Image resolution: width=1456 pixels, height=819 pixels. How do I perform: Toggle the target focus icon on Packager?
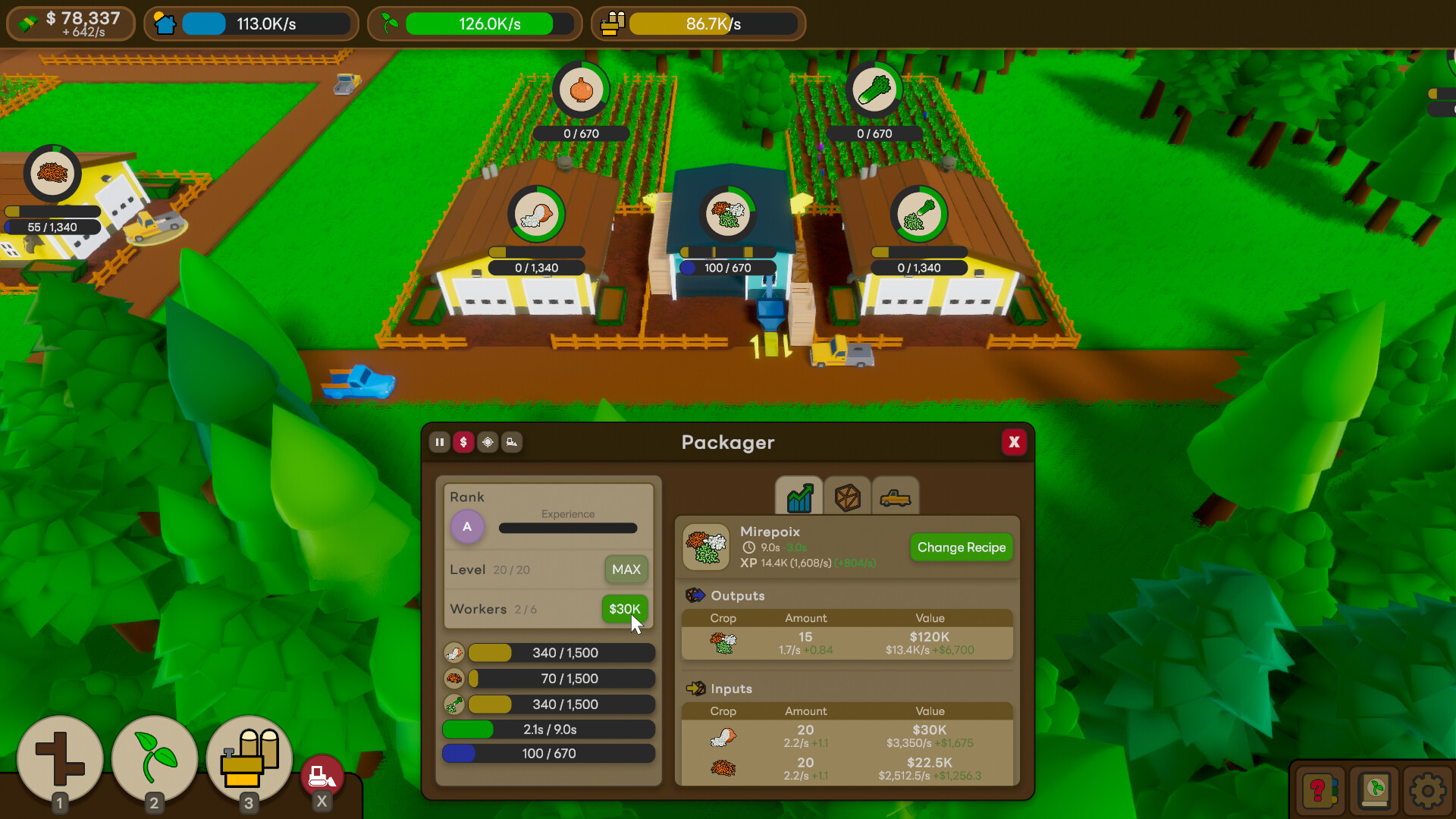[488, 442]
